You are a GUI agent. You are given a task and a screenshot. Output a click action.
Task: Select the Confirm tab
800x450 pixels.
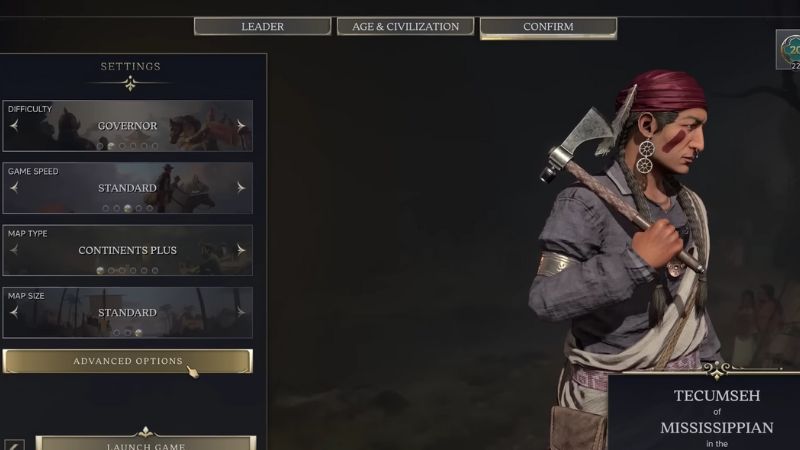pos(548,27)
